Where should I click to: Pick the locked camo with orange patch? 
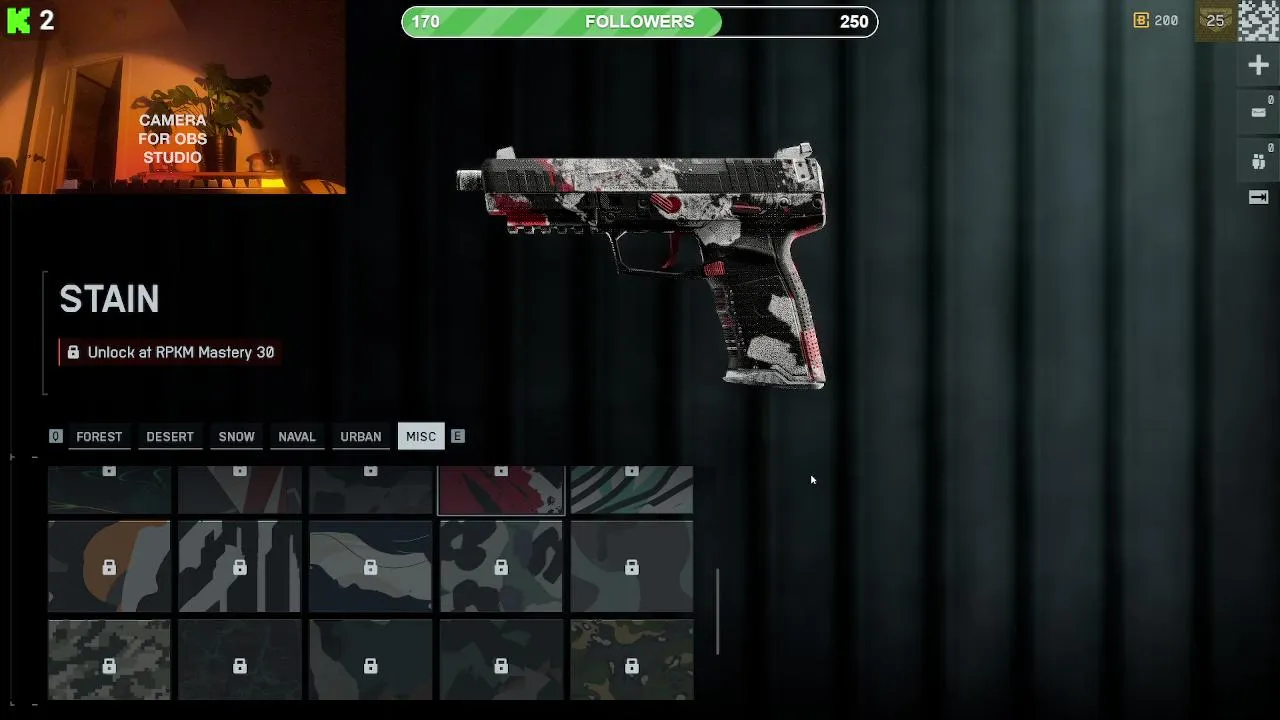[x=109, y=566]
